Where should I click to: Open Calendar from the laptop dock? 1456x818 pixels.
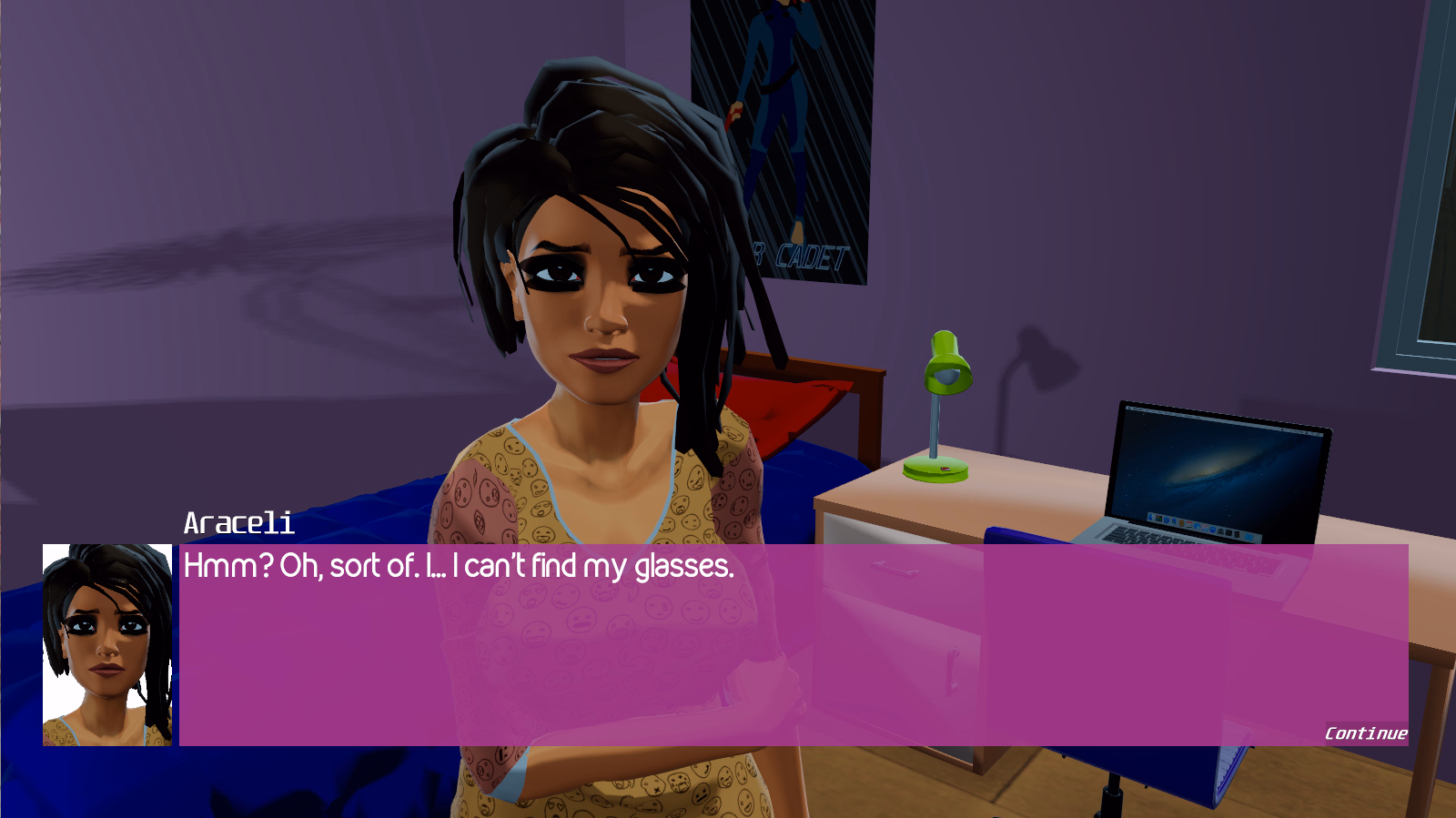[x=1189, y=525]
